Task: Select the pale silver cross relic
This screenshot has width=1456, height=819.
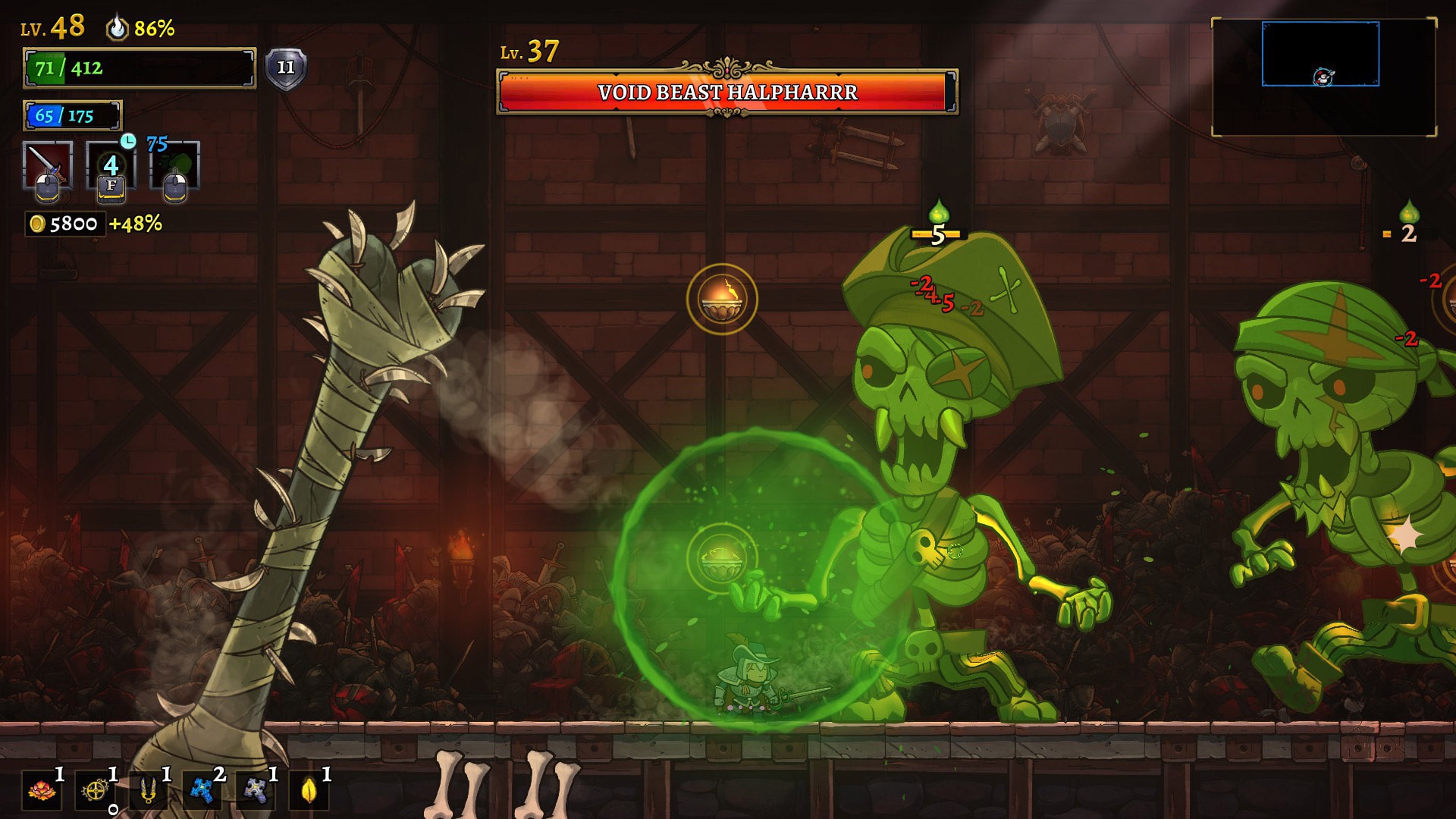Action: 256,791
